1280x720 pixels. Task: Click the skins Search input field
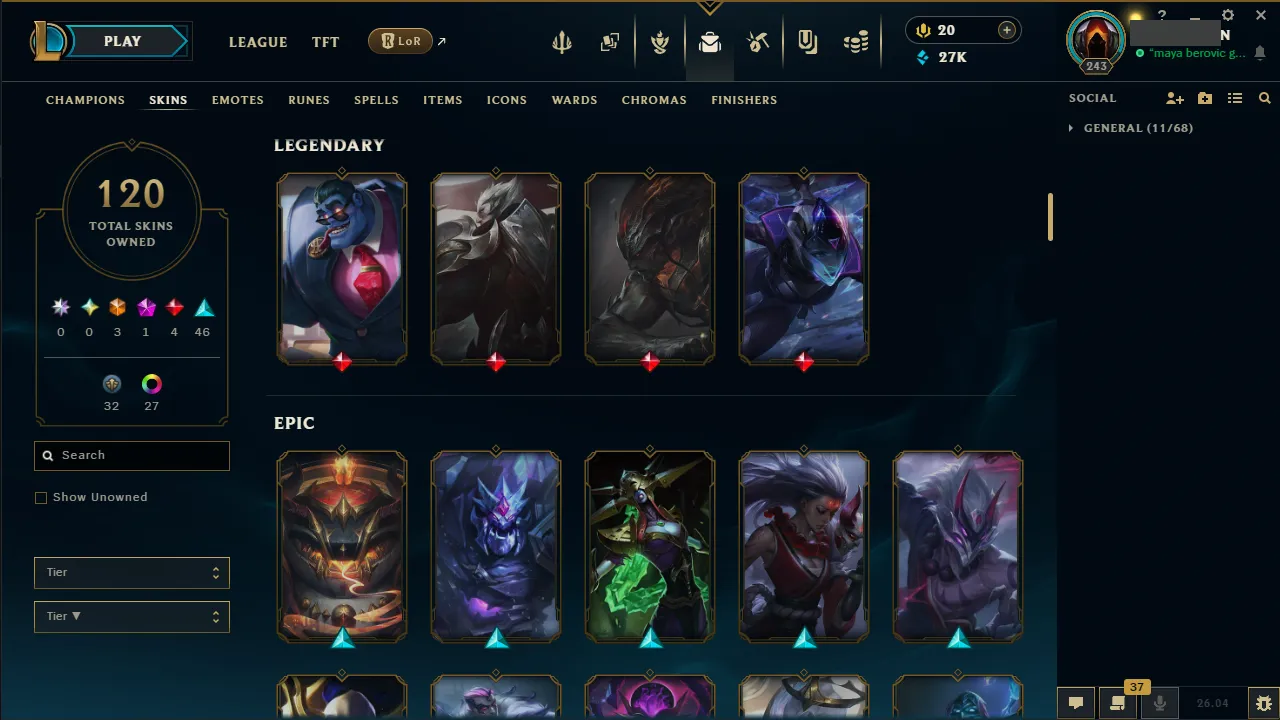[x=131, y=455]
